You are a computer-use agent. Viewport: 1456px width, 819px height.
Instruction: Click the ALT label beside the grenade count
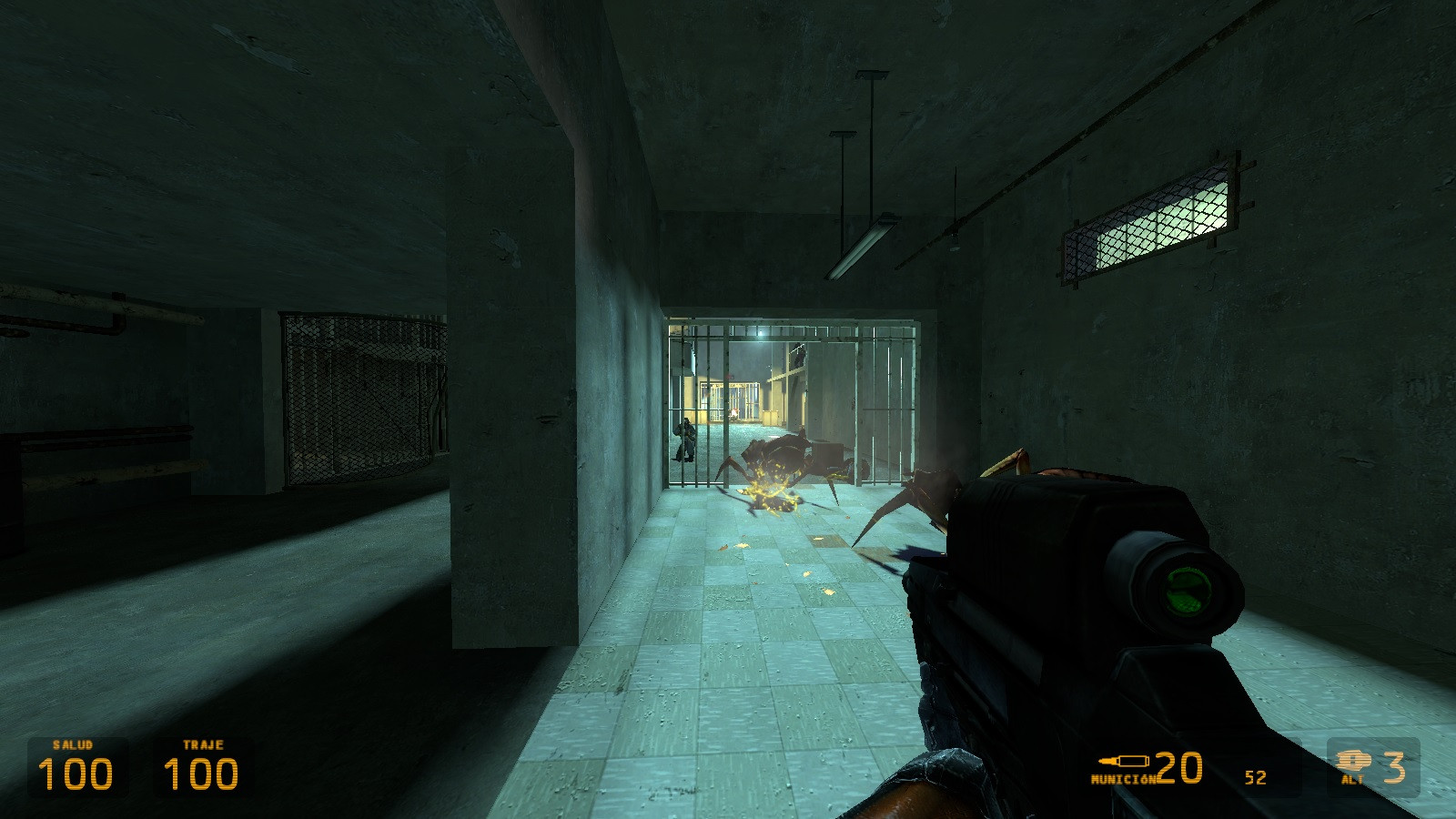click(1354, 780)
